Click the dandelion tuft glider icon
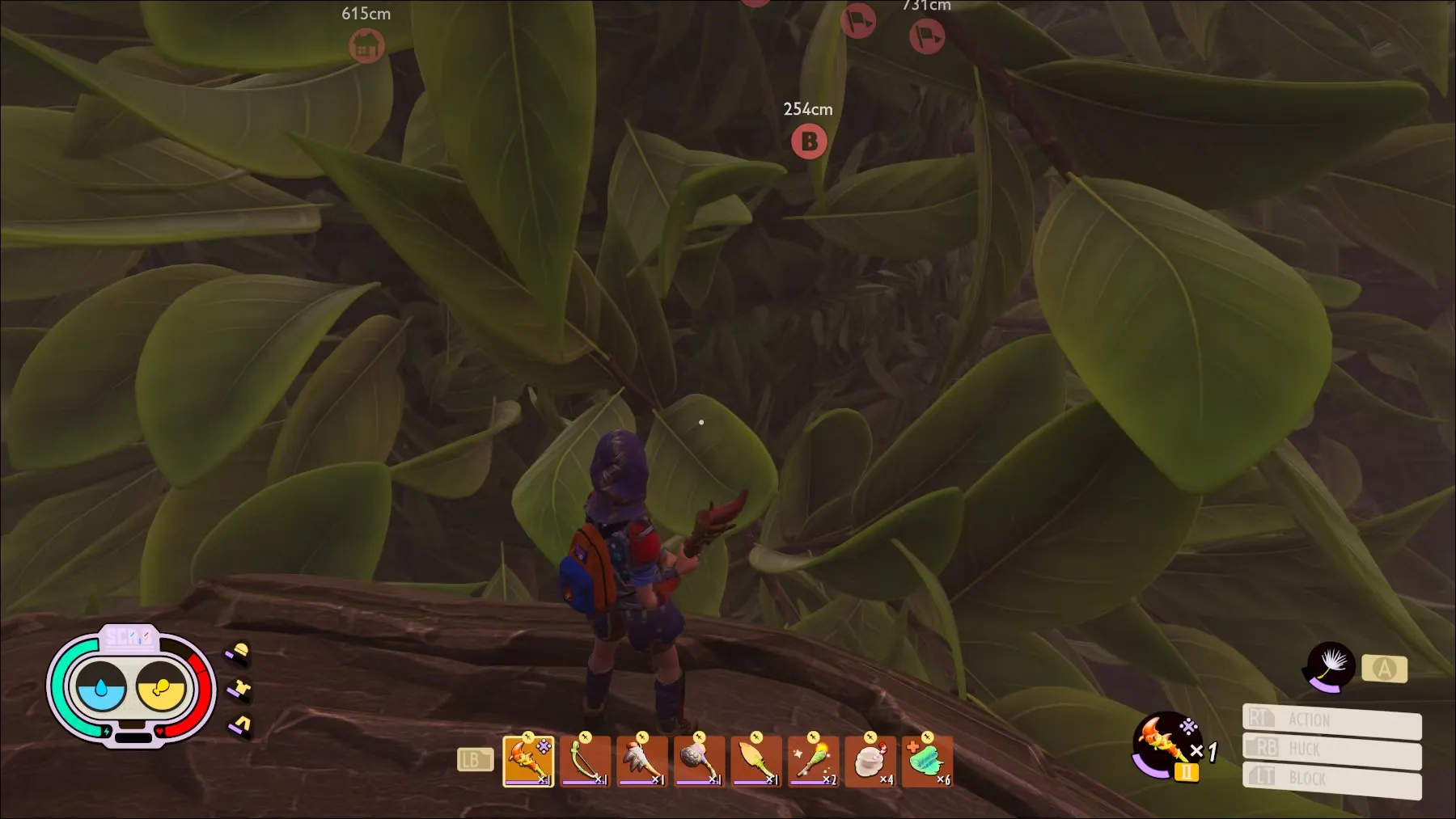 click(x=1331, y=667)
